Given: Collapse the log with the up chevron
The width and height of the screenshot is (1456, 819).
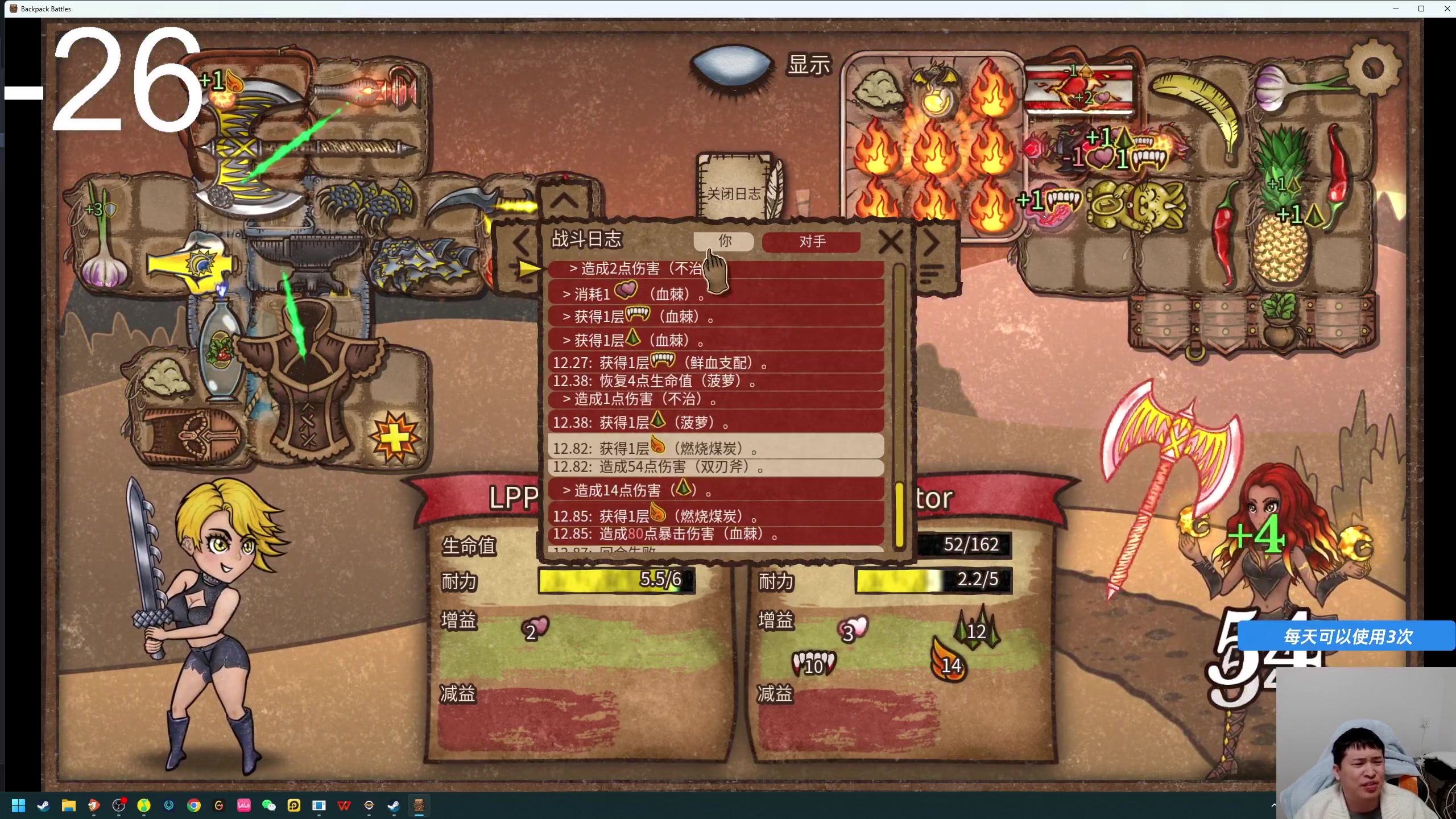Looking at the screenshot, I should [x=564, y=200].
